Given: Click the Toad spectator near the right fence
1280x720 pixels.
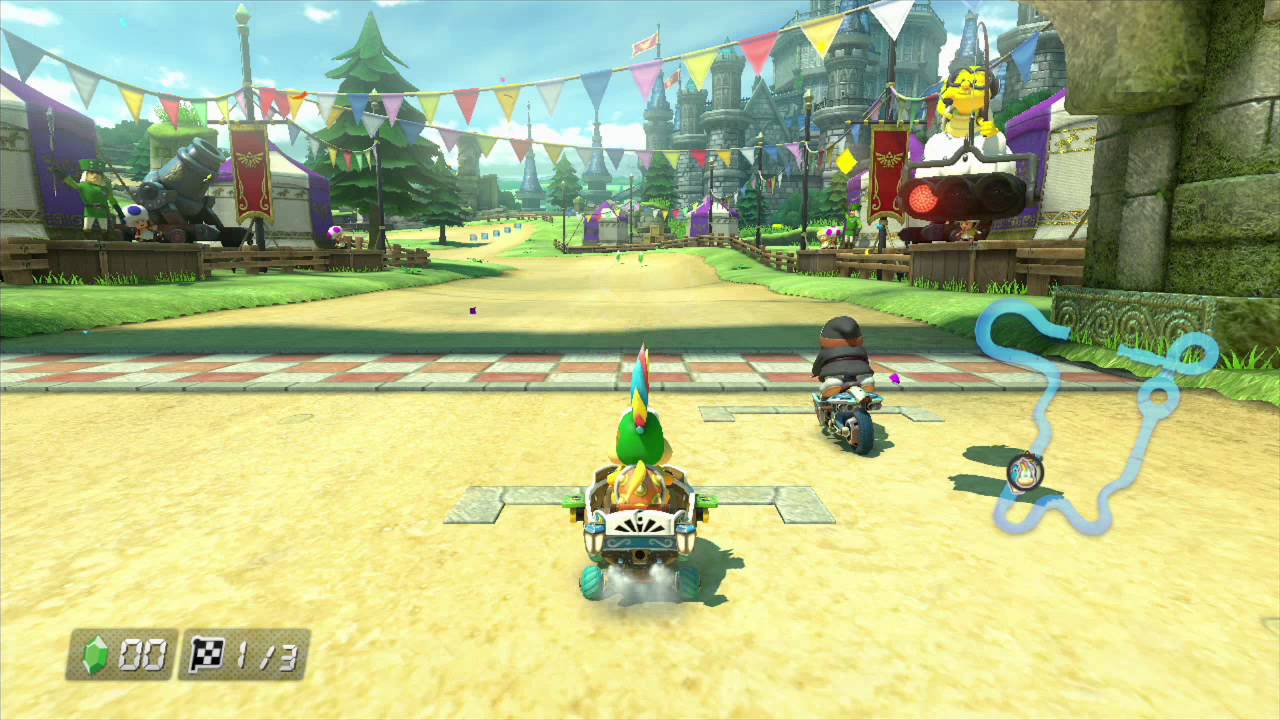Looking at the screenshot, I should [829, 235].
